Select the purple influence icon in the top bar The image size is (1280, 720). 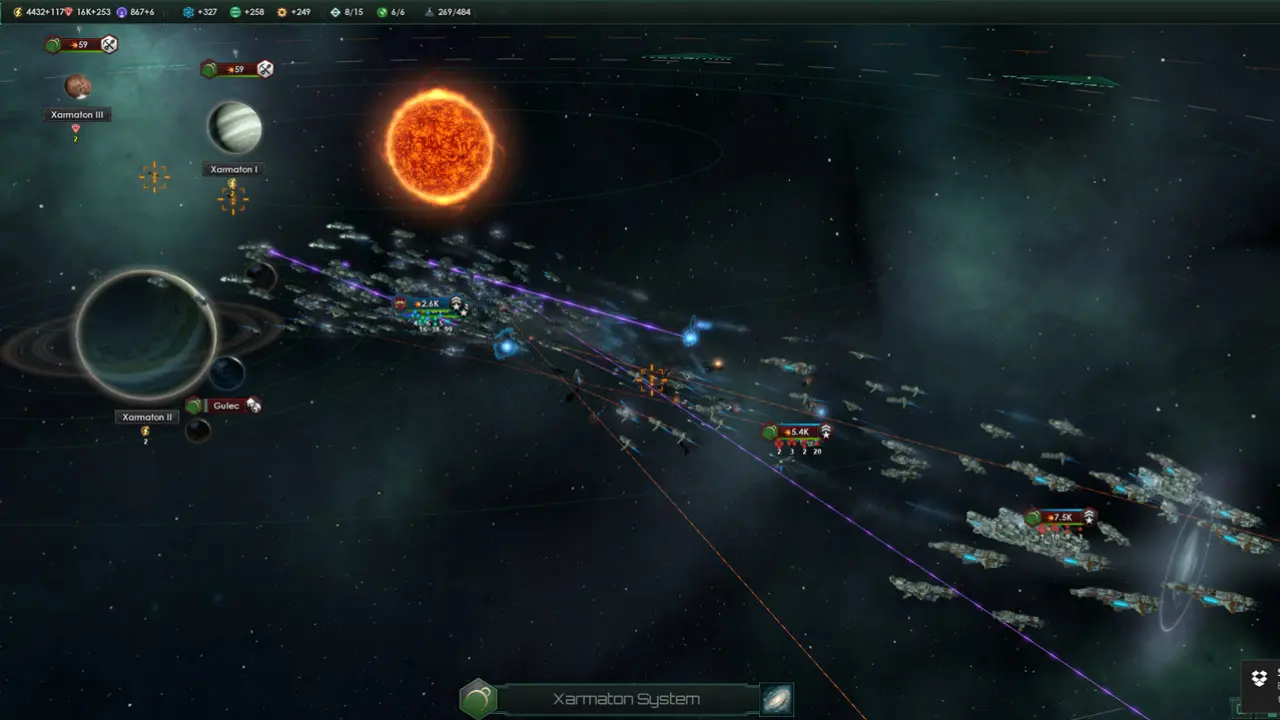(x=122, y=10)
